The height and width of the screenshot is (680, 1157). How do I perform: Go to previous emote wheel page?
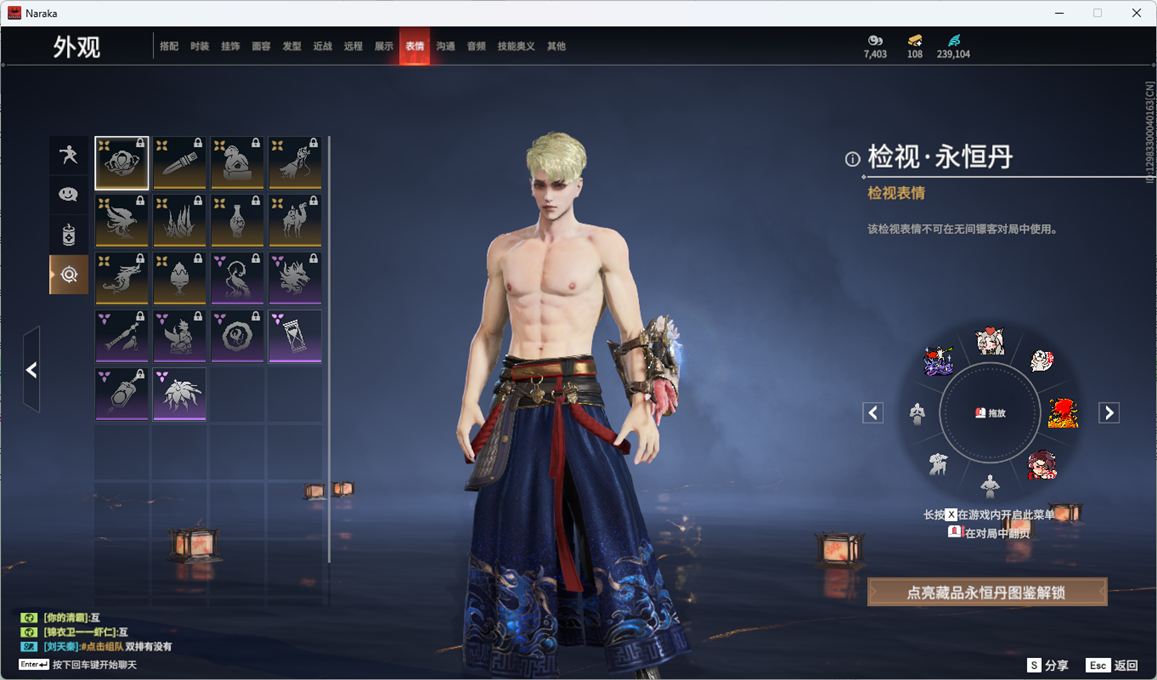click(x=873, y=412)
